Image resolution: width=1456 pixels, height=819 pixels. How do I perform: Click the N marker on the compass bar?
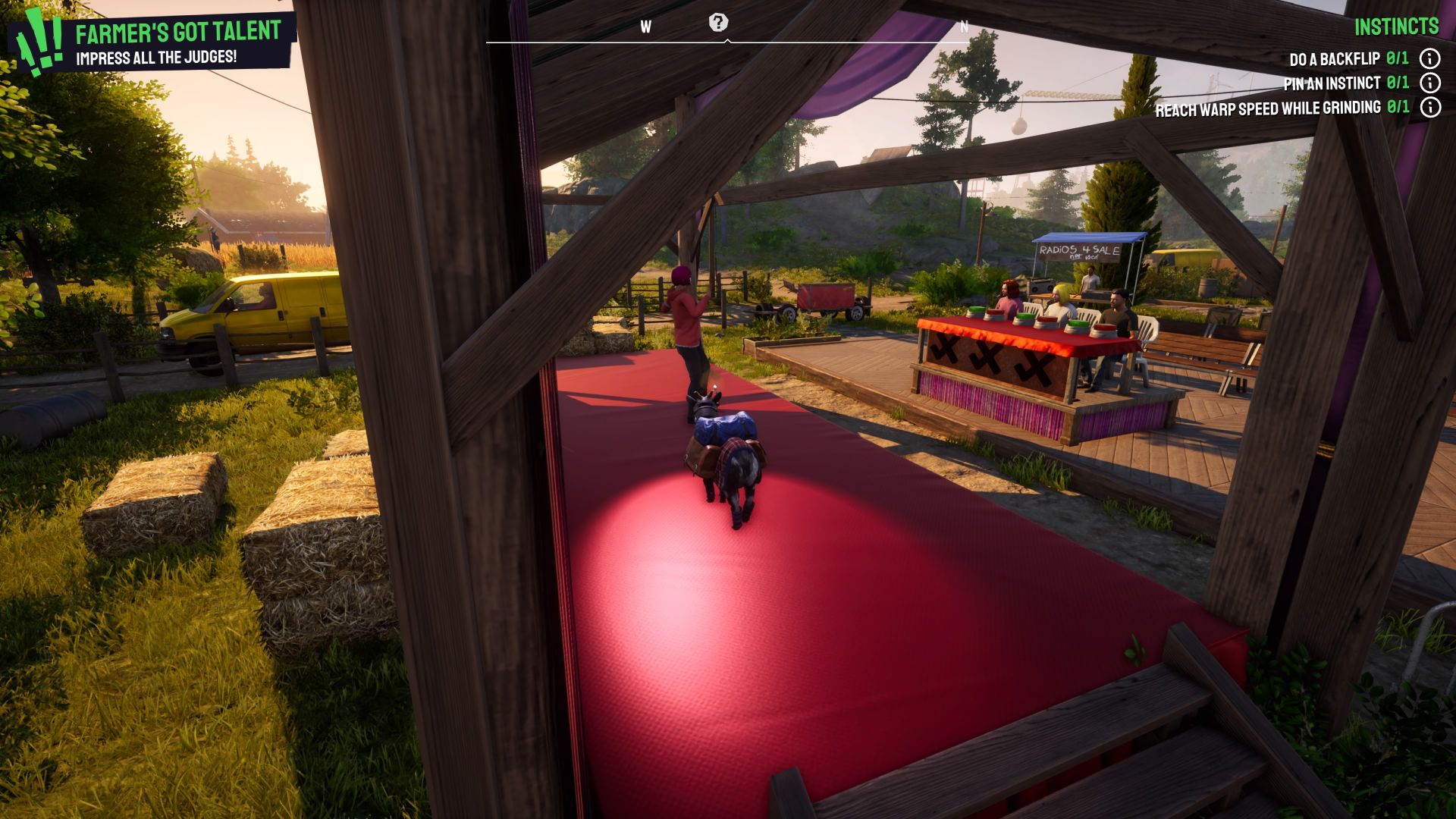click(x=964, y=25)
